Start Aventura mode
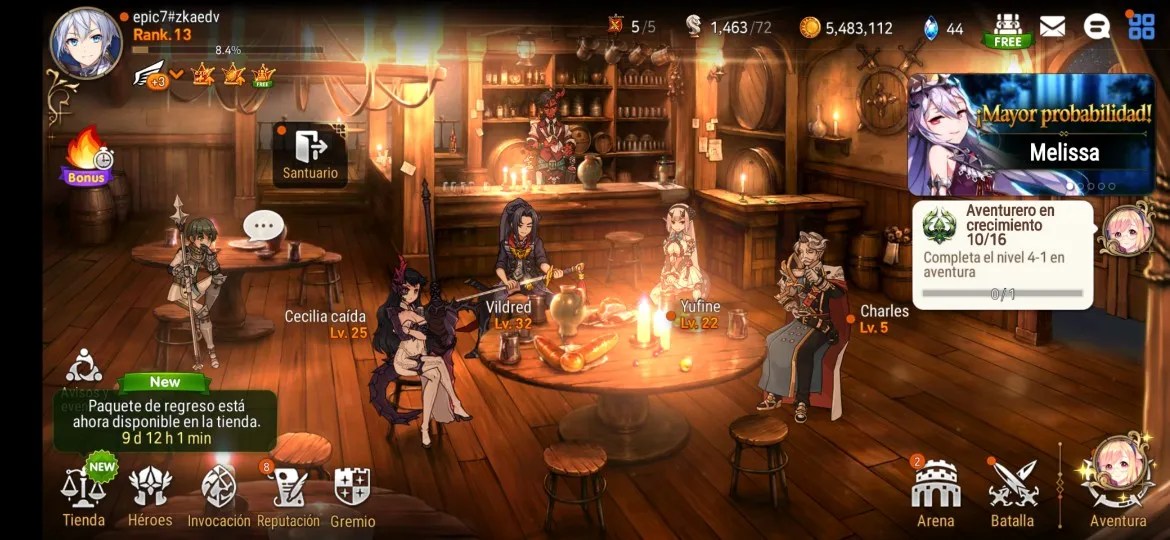The image size is (1170, 540). (1118, 485)
